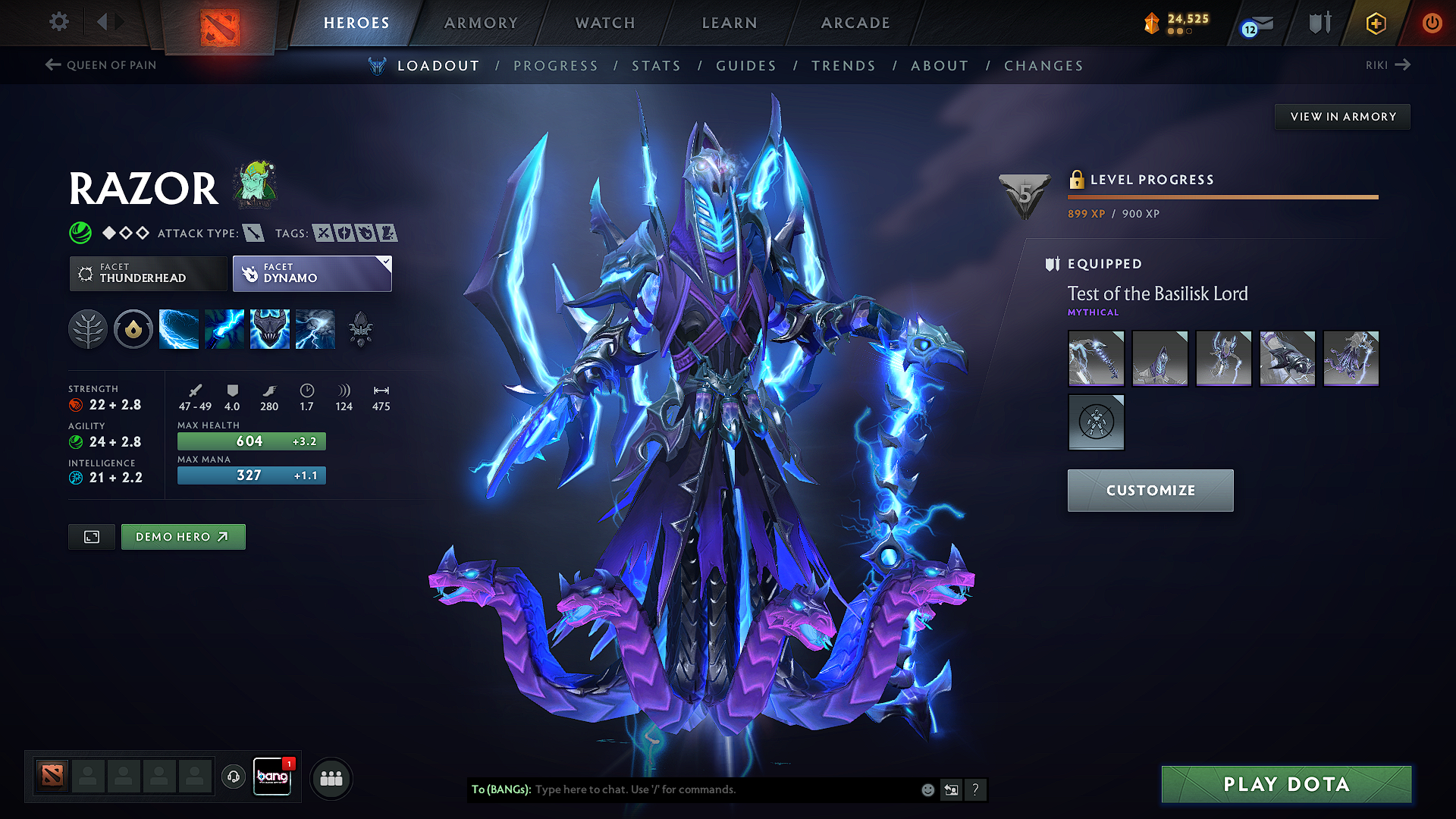Open the GUIDES tab
This screenshot has height=819, width=1456.
click(x=745, y=66)
